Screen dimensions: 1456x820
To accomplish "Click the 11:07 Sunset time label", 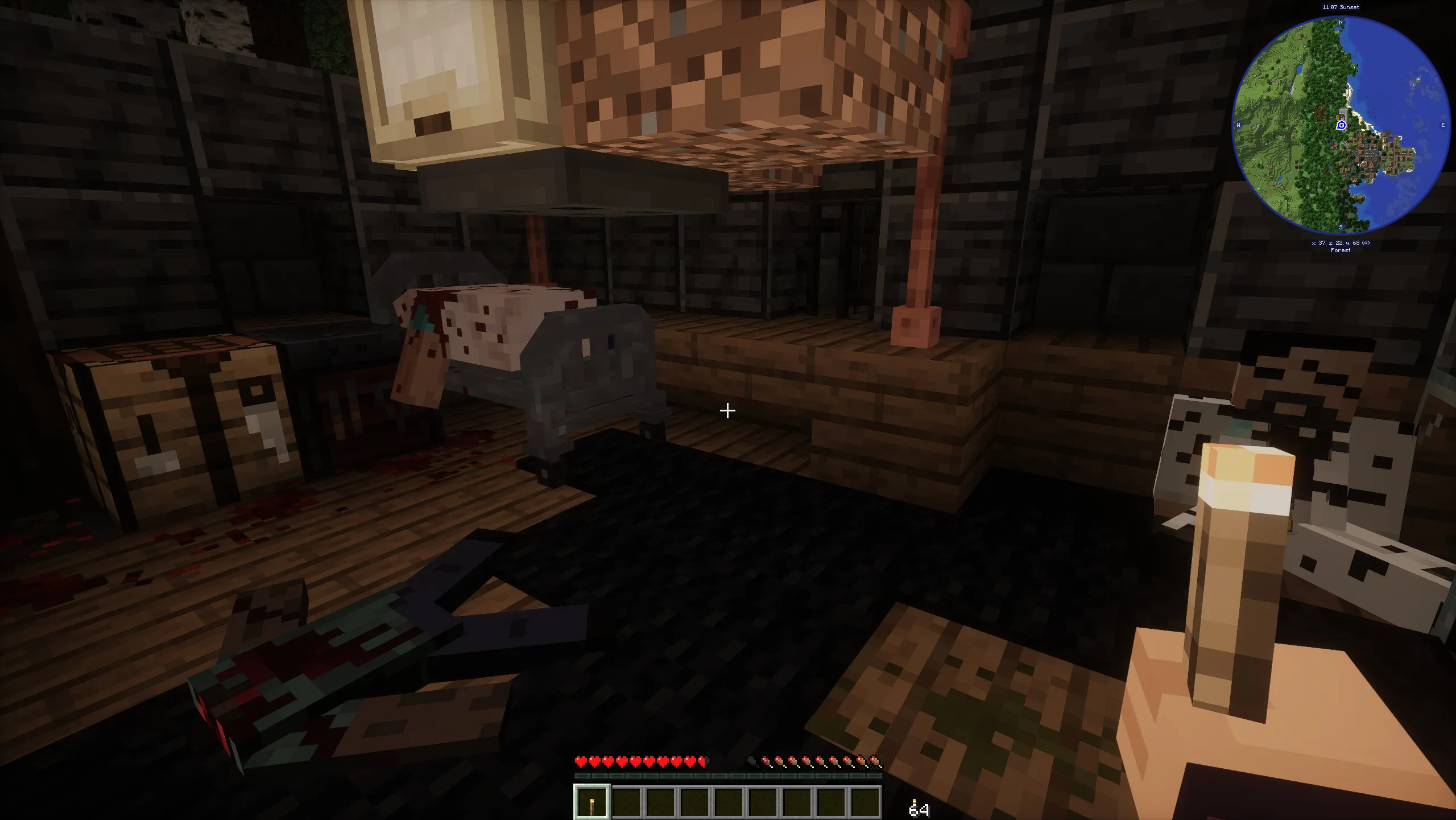I will click(x=1341, y=7).
